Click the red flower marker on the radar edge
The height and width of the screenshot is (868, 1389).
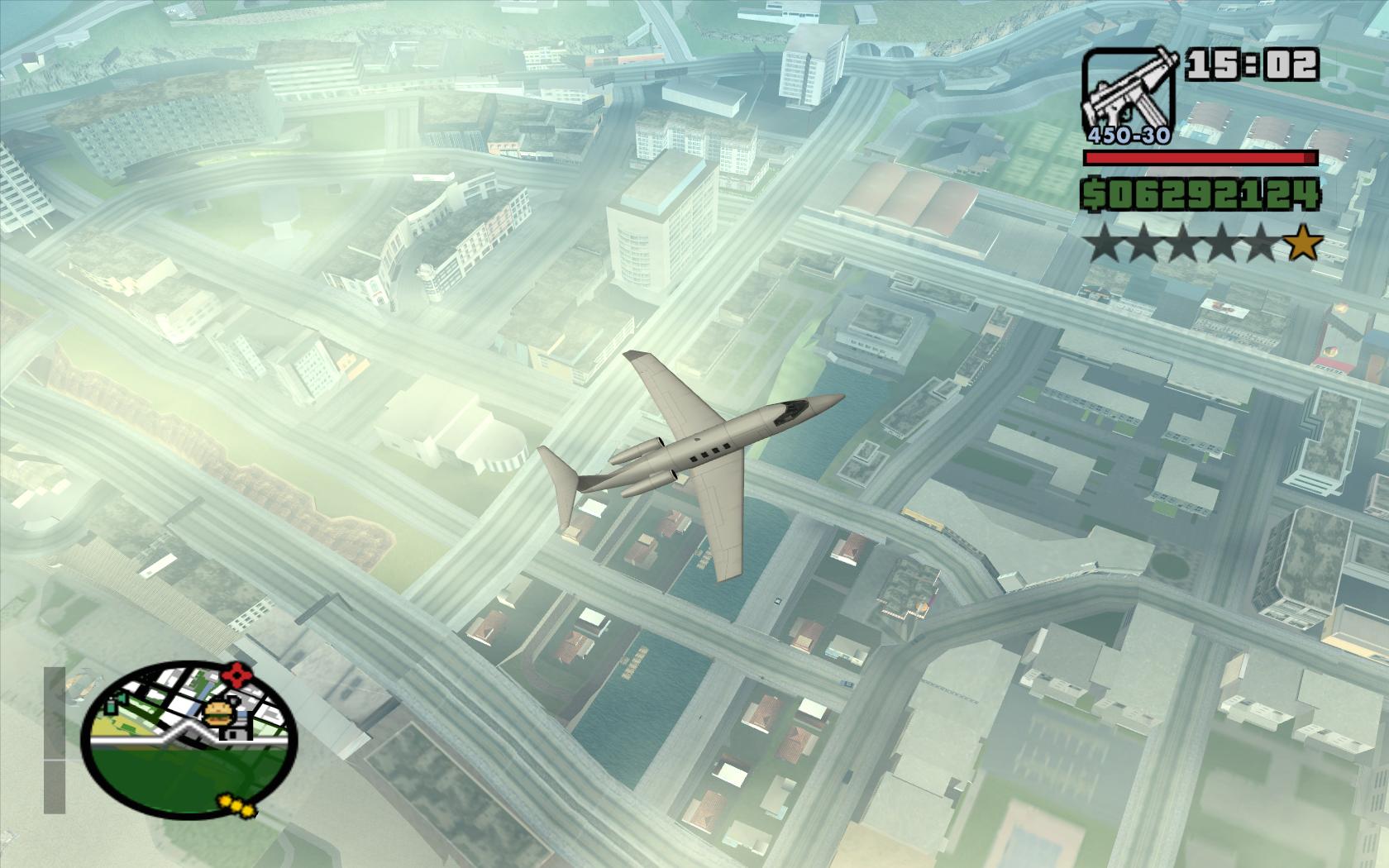pyautogui.click(x=238, y=676)
